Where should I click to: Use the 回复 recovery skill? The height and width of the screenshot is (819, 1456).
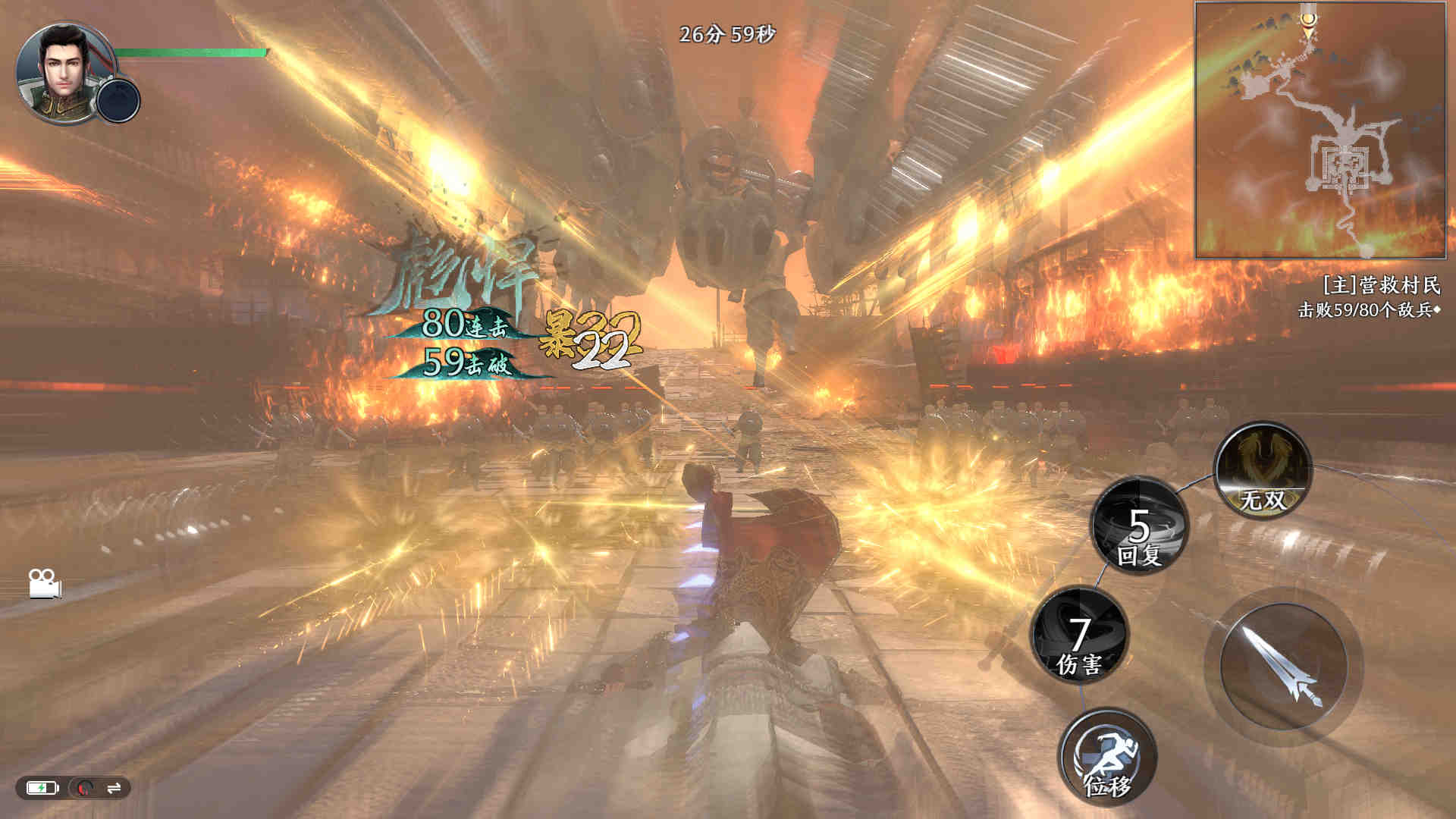coord(1139,526)
